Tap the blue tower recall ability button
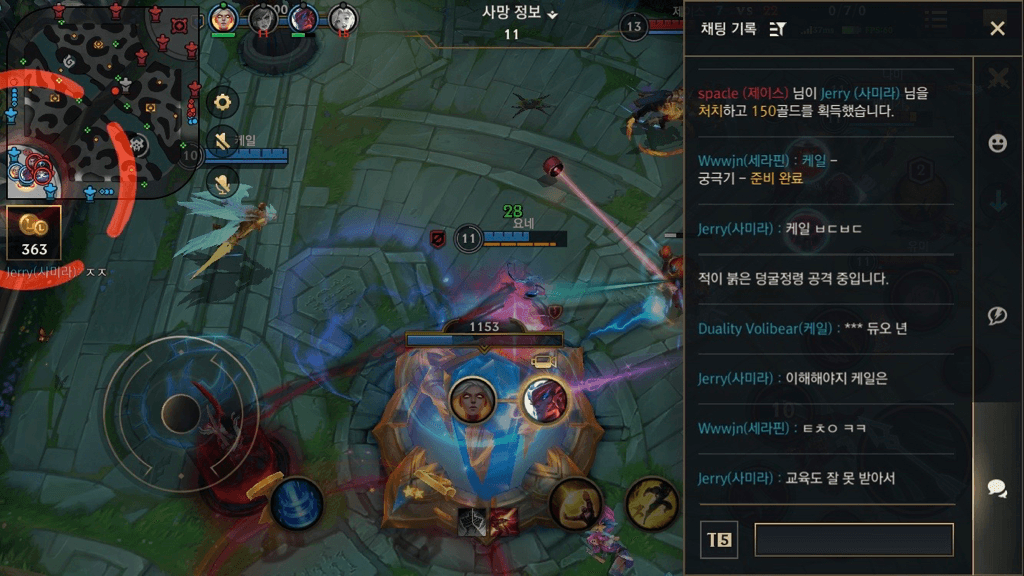1024x576 pixels. [297, 503]
